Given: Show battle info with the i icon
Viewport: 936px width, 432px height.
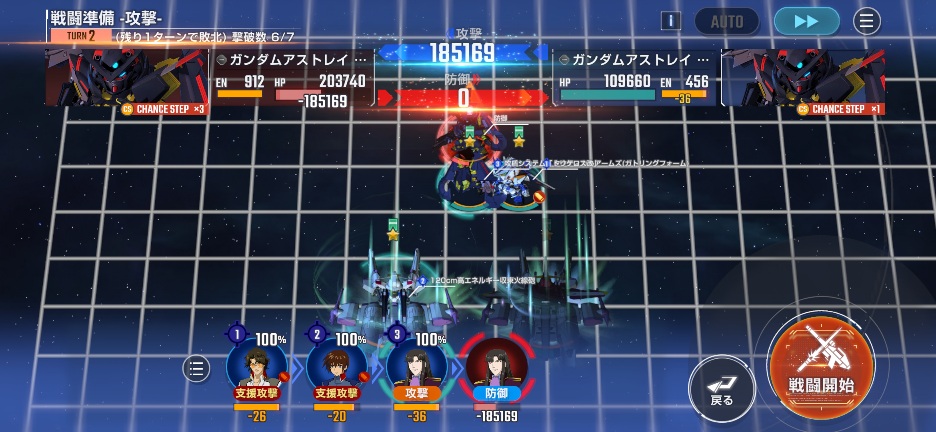Looking at the screenshot, I should [671, 21].
